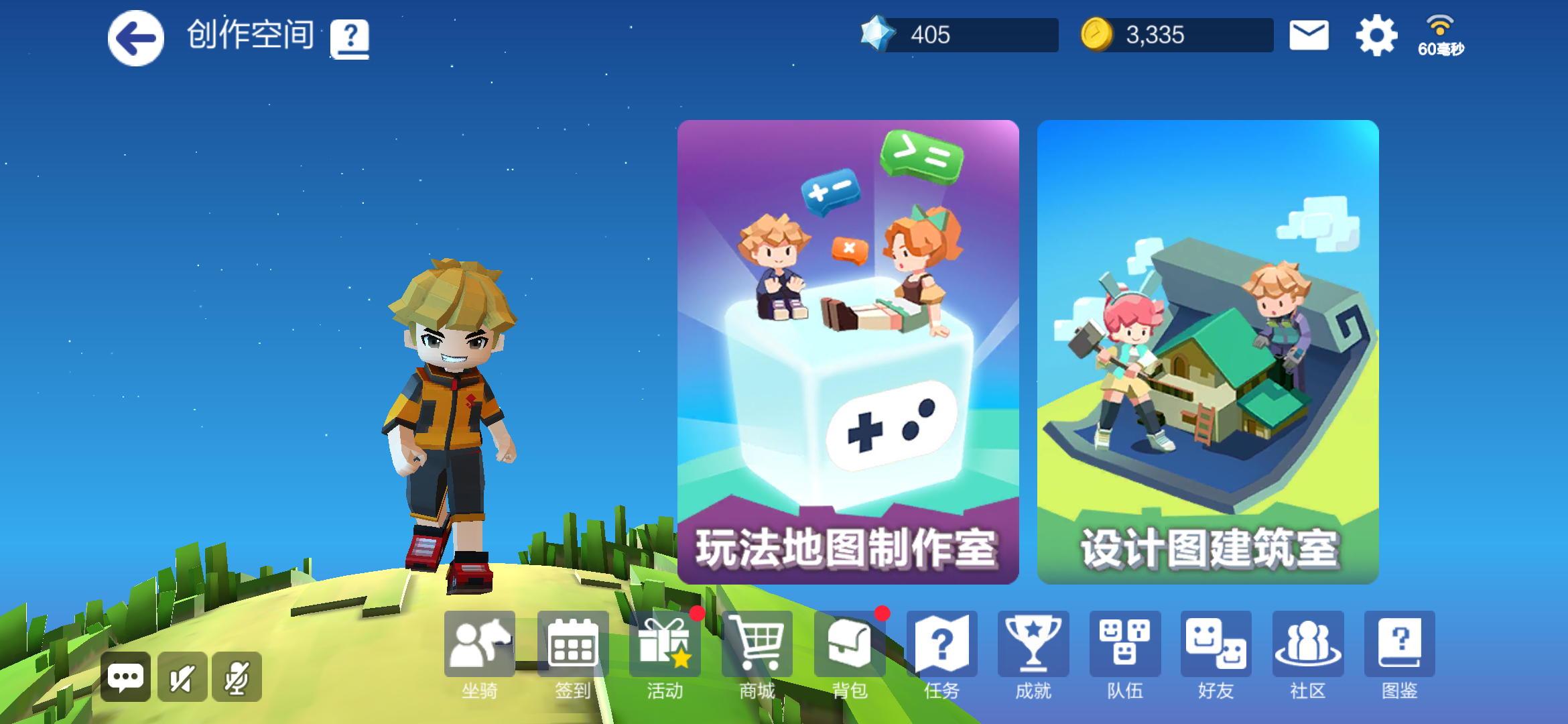Toggle the muted microphone button

(x=237, y=677)
